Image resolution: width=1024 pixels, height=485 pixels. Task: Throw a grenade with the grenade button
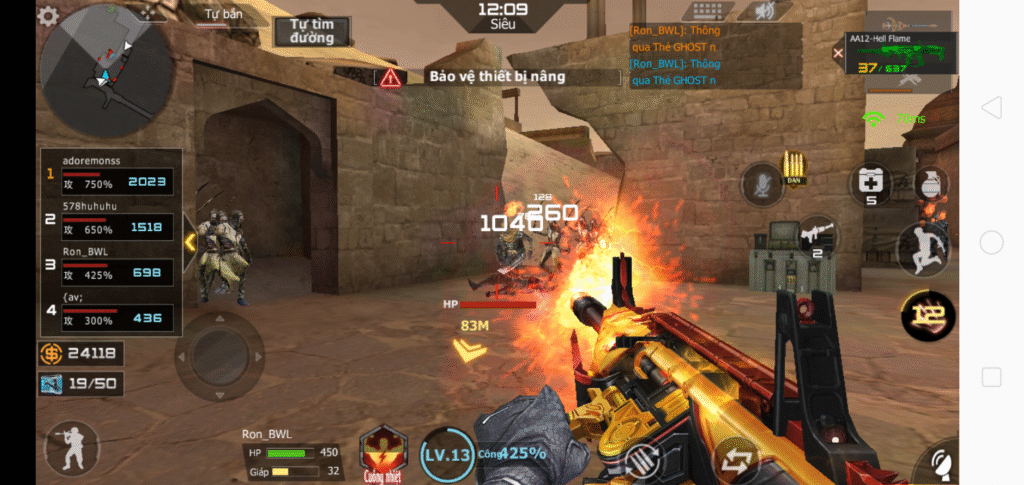point(929,184)
